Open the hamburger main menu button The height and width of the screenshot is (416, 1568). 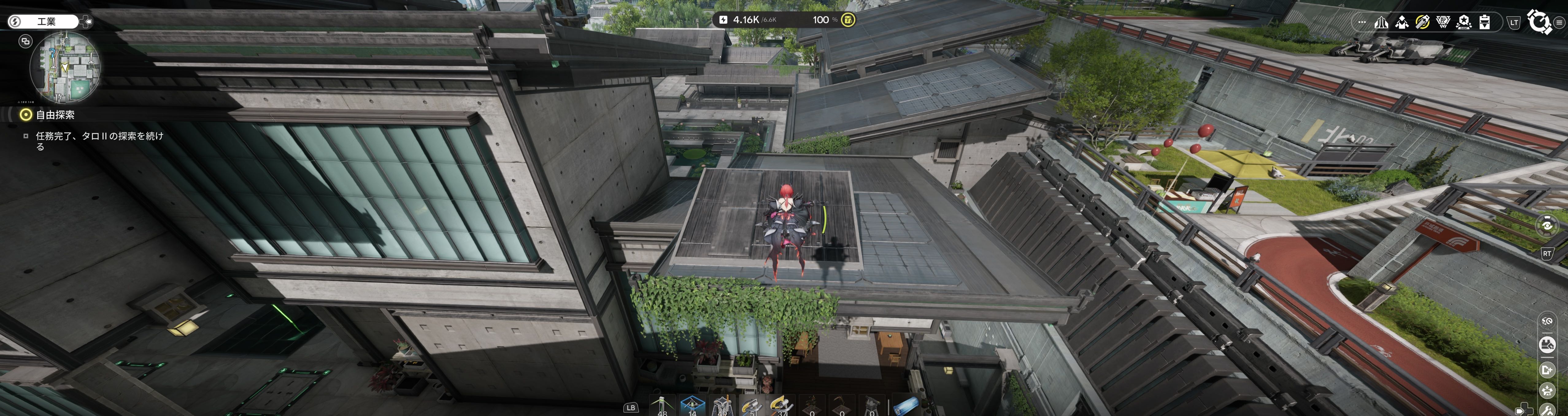pyautogui.click(x=1559, y=22)
